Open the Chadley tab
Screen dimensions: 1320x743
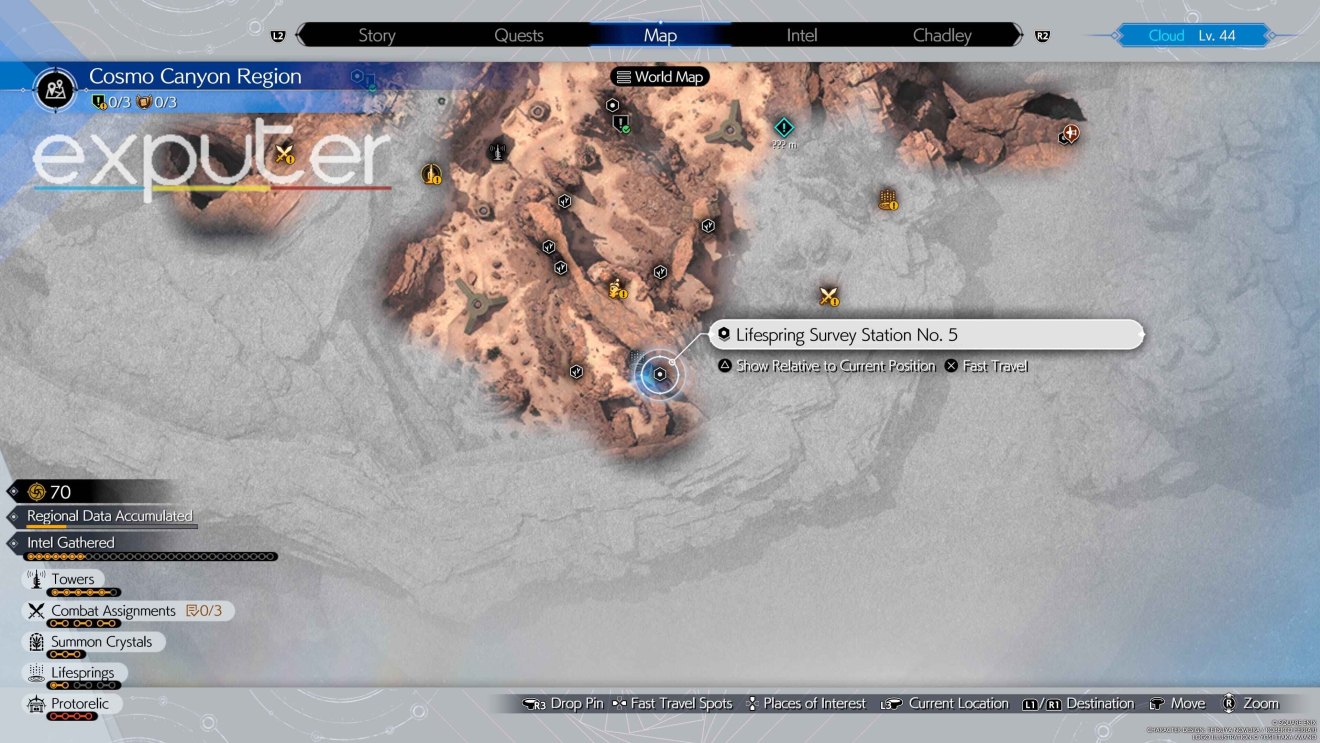tap(941, 34)
